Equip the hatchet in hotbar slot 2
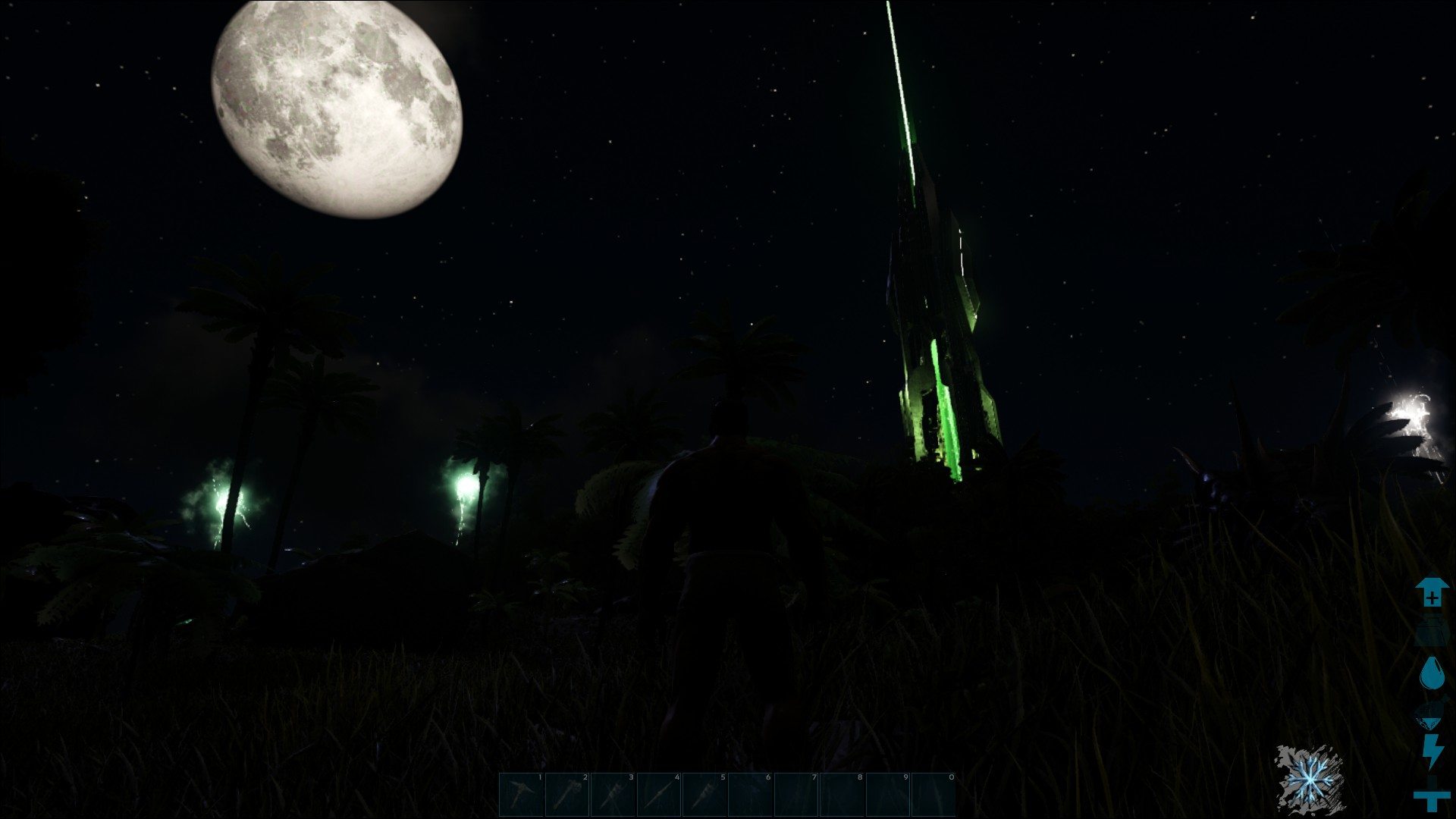1456x819 pixels. pos(567,794)
